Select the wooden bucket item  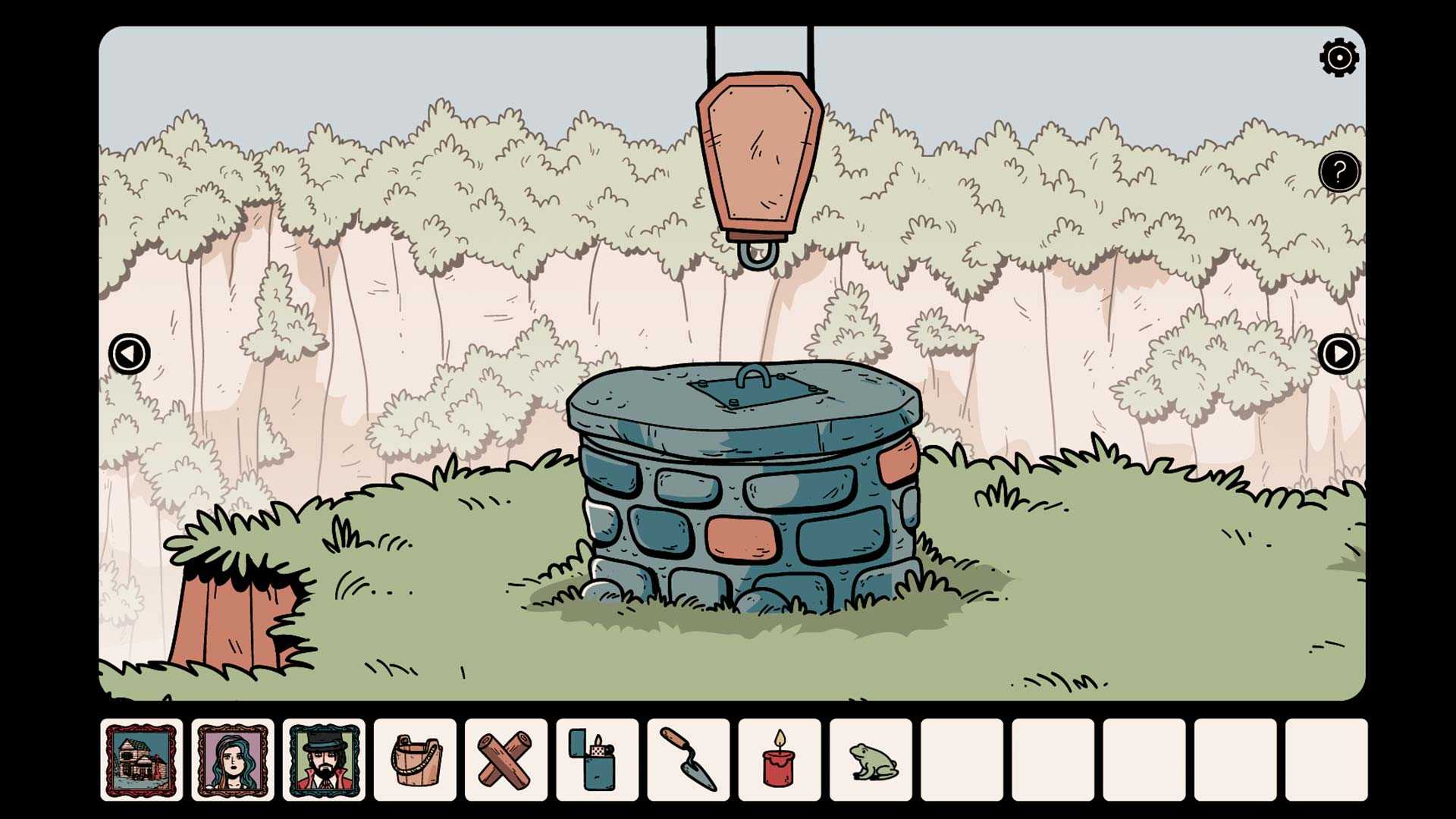tap(416, 760)
